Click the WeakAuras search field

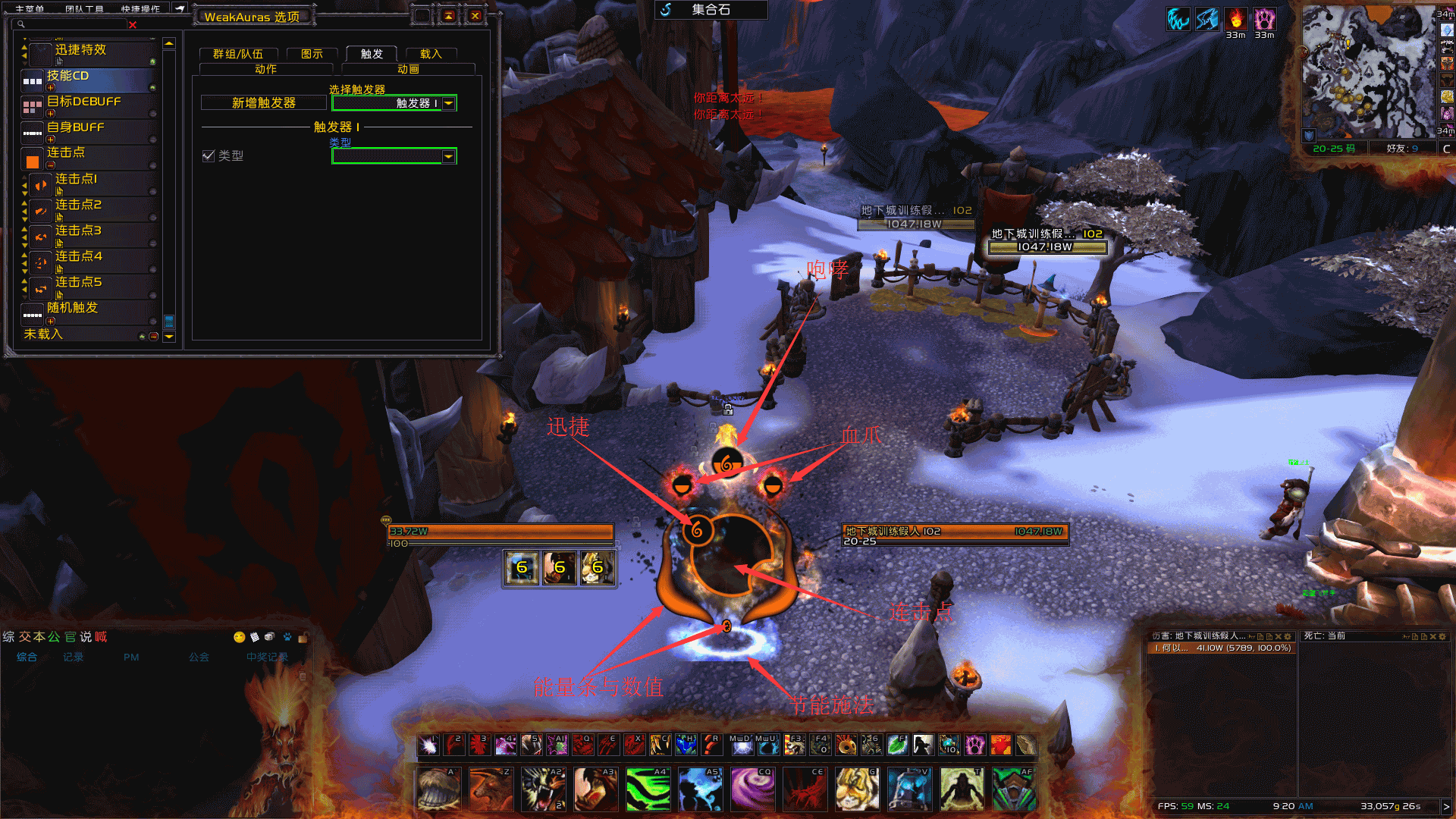[72, 25]
